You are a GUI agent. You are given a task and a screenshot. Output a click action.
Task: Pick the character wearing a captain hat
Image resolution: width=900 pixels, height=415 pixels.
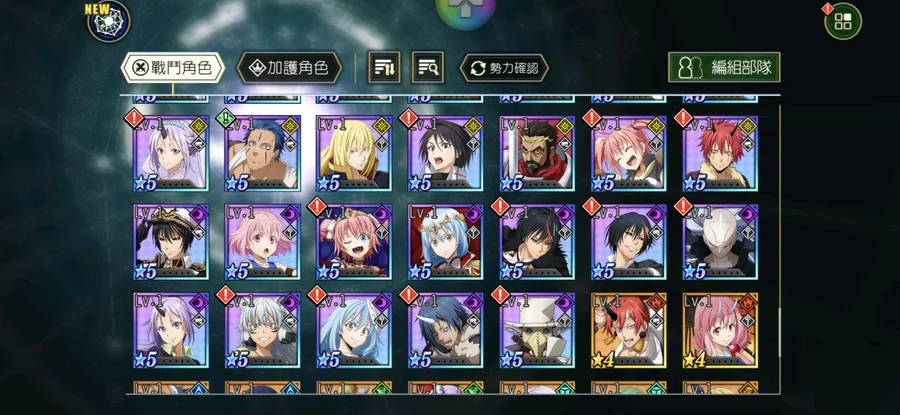[x=171, y=241]
